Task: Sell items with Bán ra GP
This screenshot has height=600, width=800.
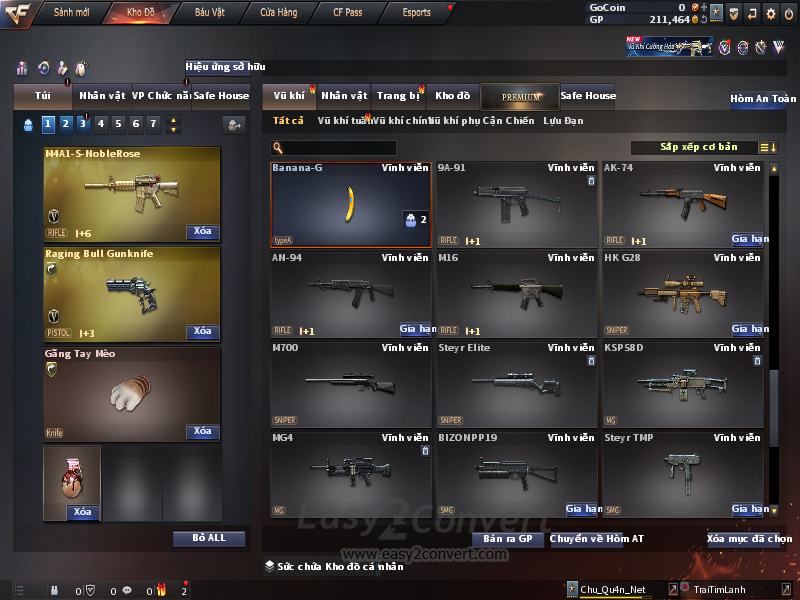Action: coord(507,539)
